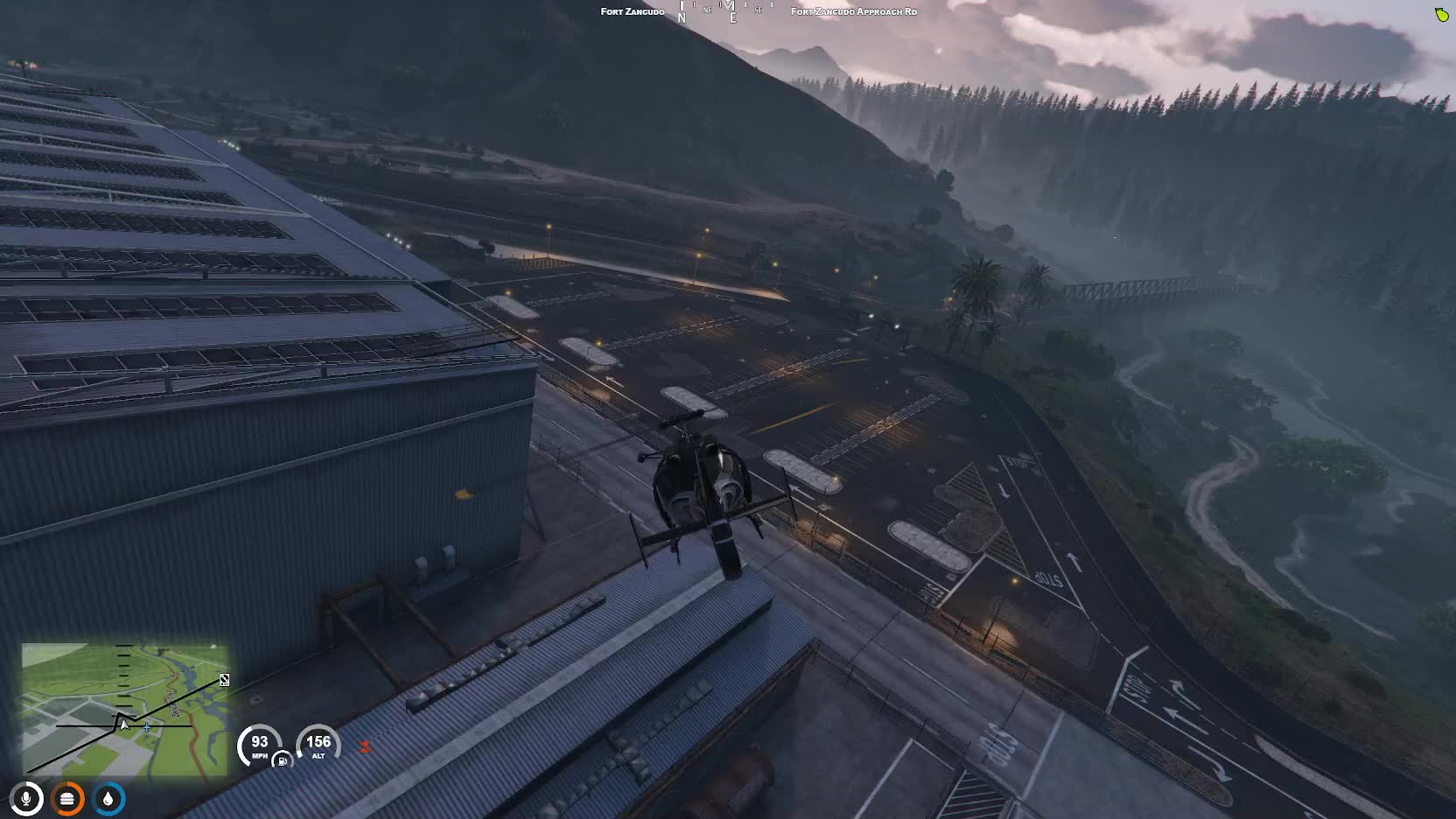Click the compass direction strip
Screen dimensions: 1456x819
(728, 11)
